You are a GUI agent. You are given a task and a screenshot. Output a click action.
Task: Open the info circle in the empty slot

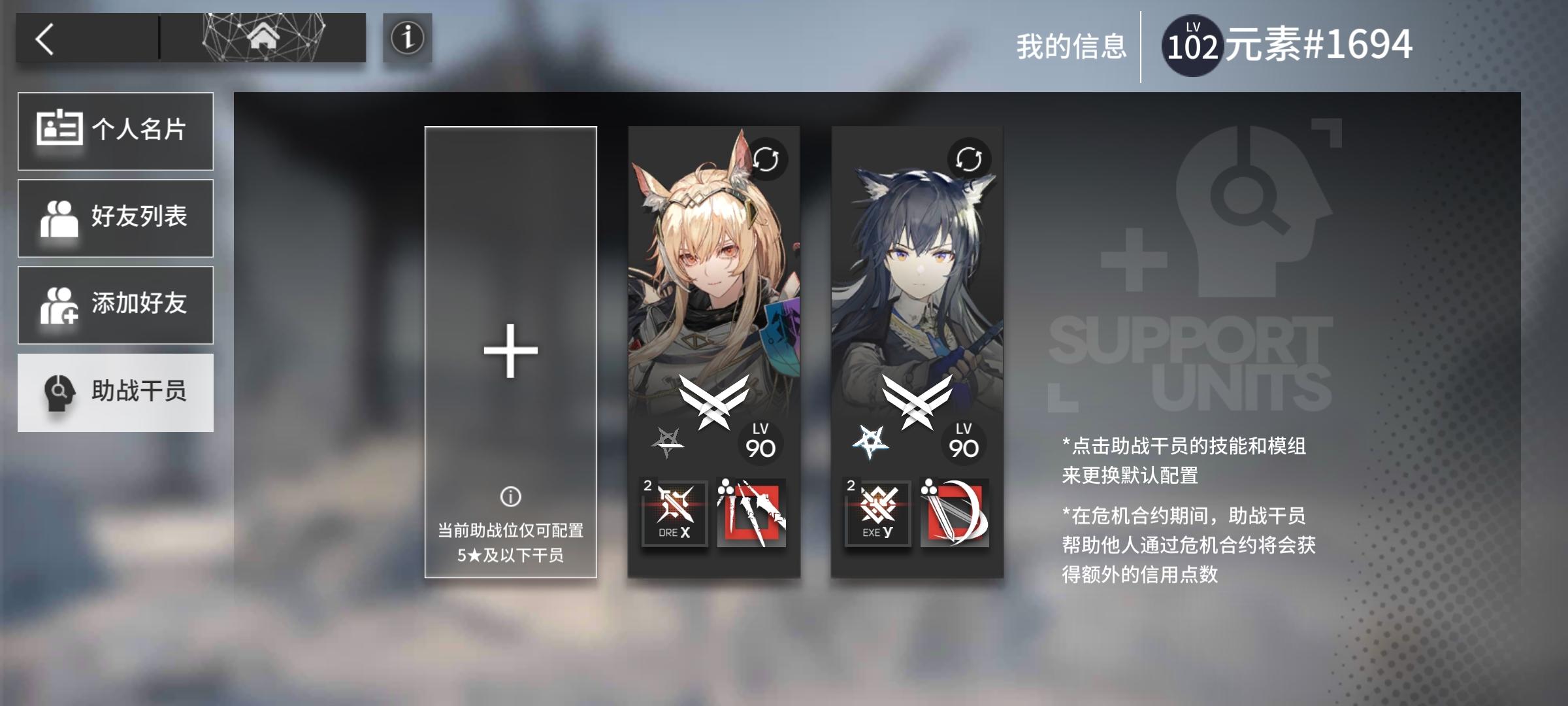pos(510,497)
